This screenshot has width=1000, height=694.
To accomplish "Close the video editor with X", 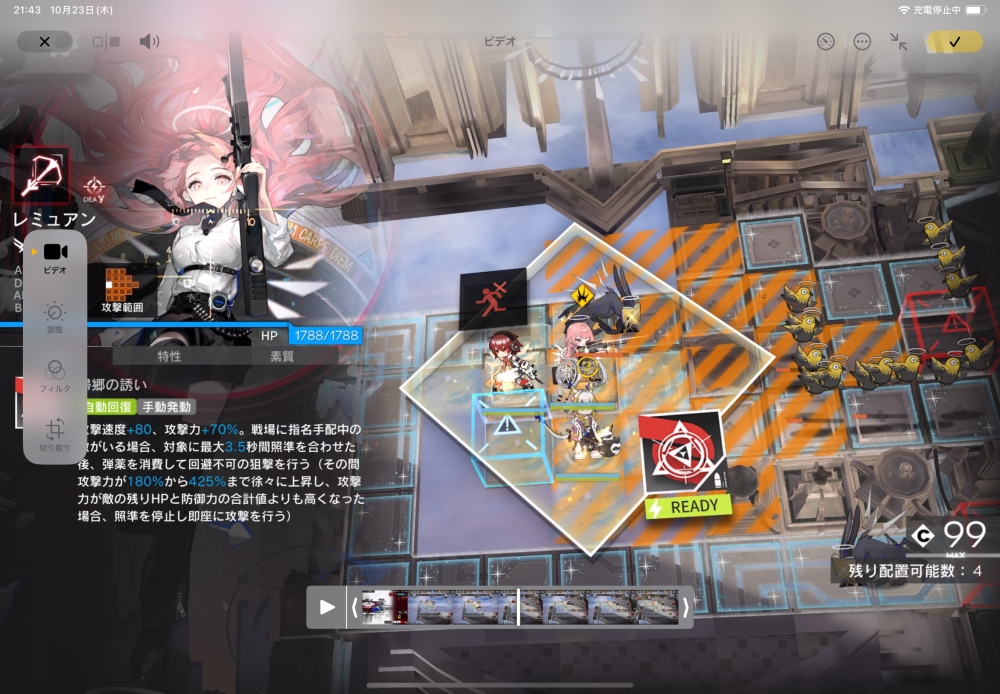I will (x=44, y=41).
